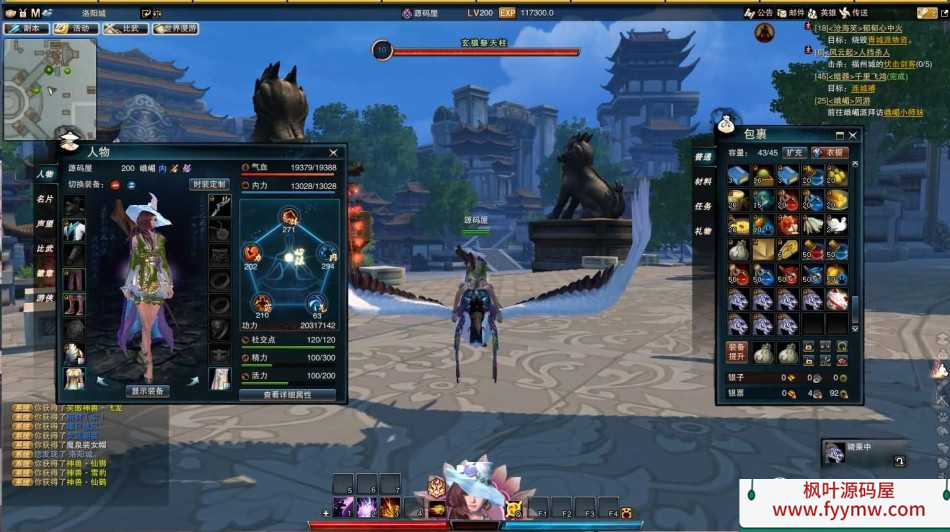Open the 衣橱 wardrobe
The width and height of the screenshot is (950, 532).
coord(830,153)
